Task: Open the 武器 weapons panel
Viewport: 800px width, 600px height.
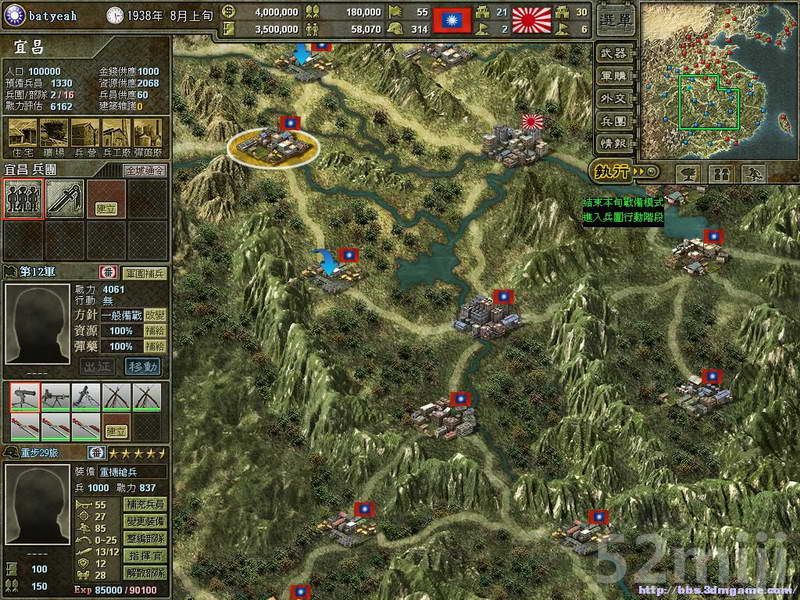Action: tap(614, 52)
